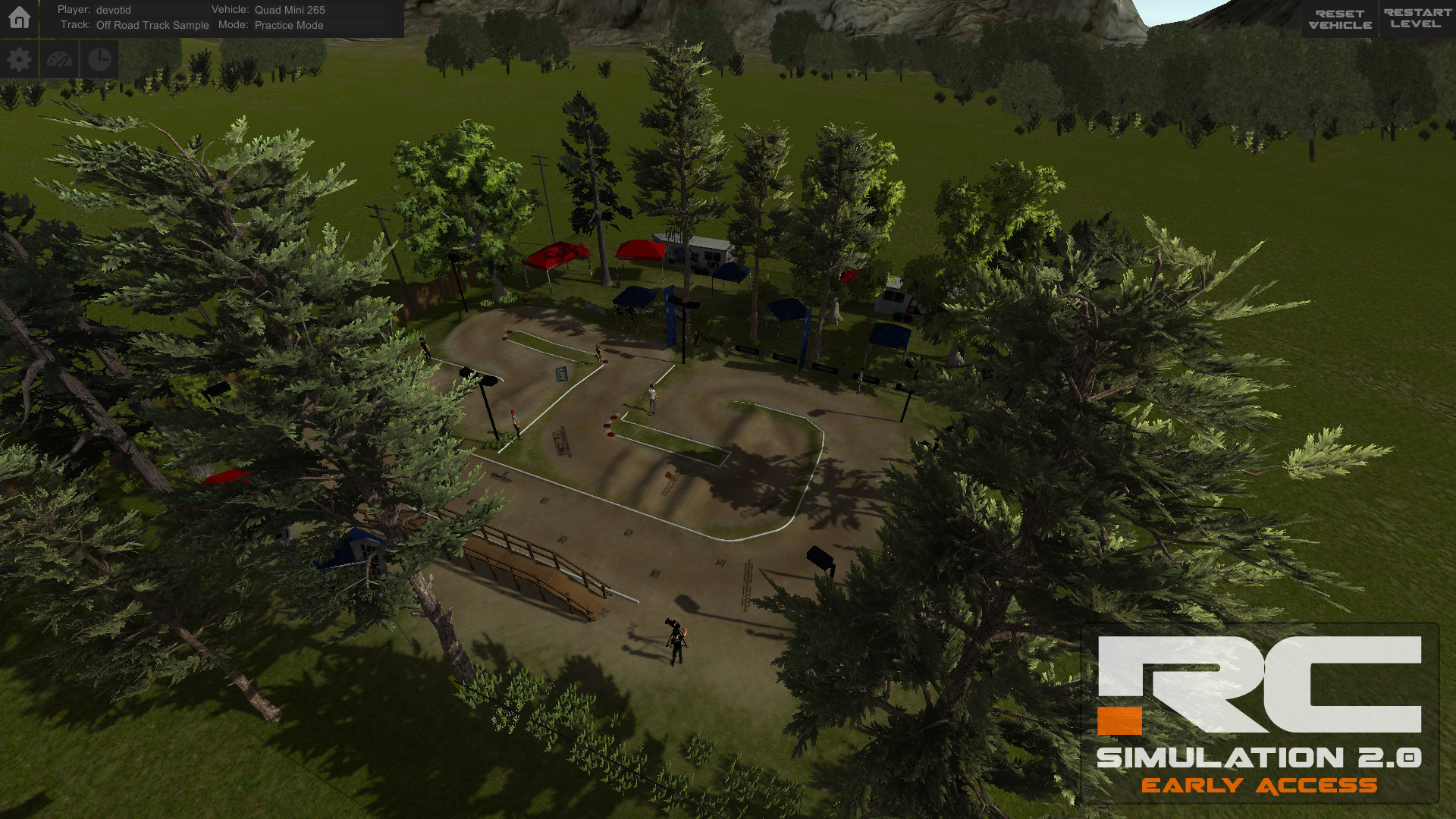Open the Vehicle selector showing Quad Mini 265
The height and width of the screenshot is (819, 1456).
click(290, 10)
